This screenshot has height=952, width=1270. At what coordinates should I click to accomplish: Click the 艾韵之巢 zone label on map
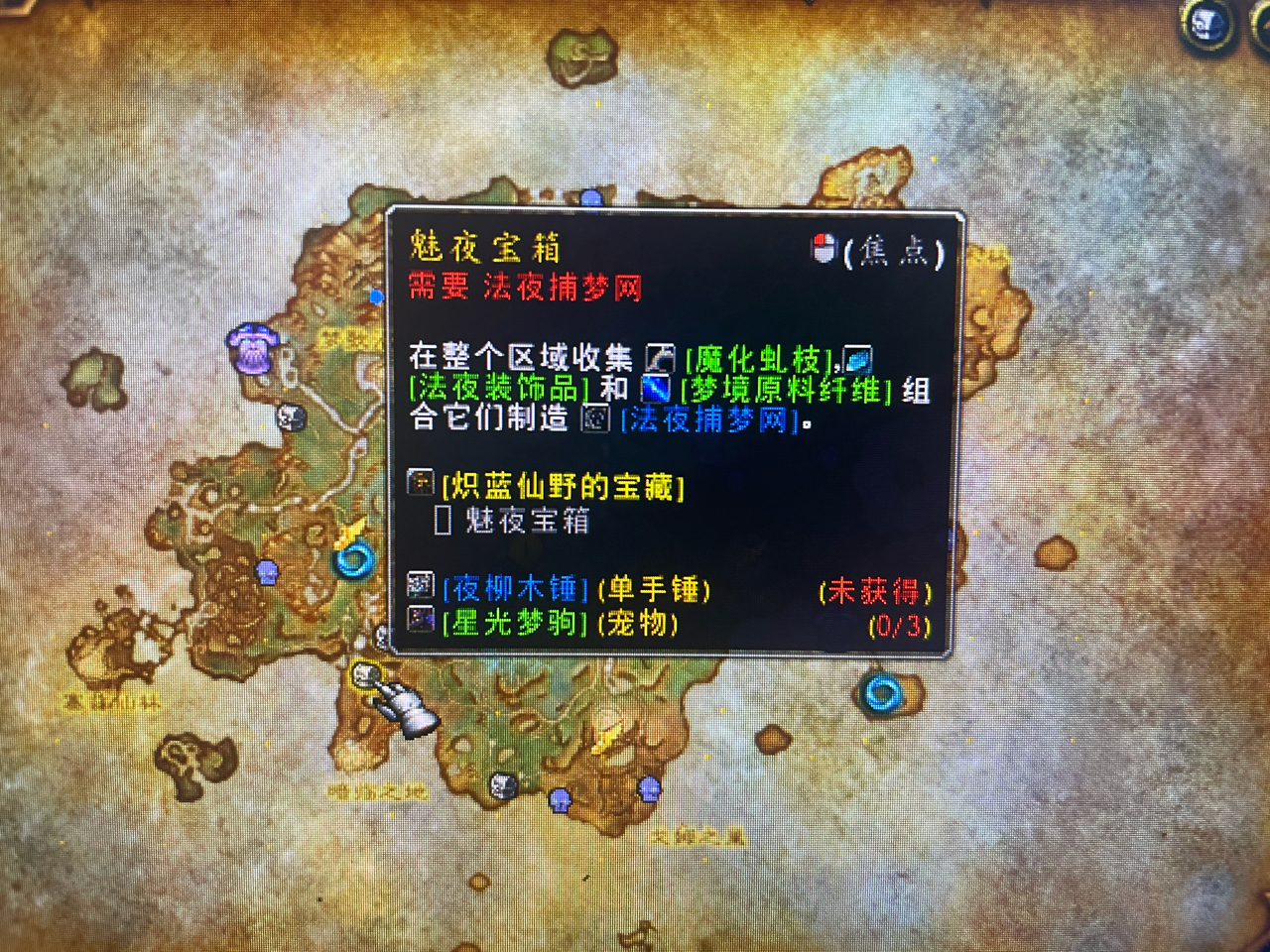coord(700,833)
